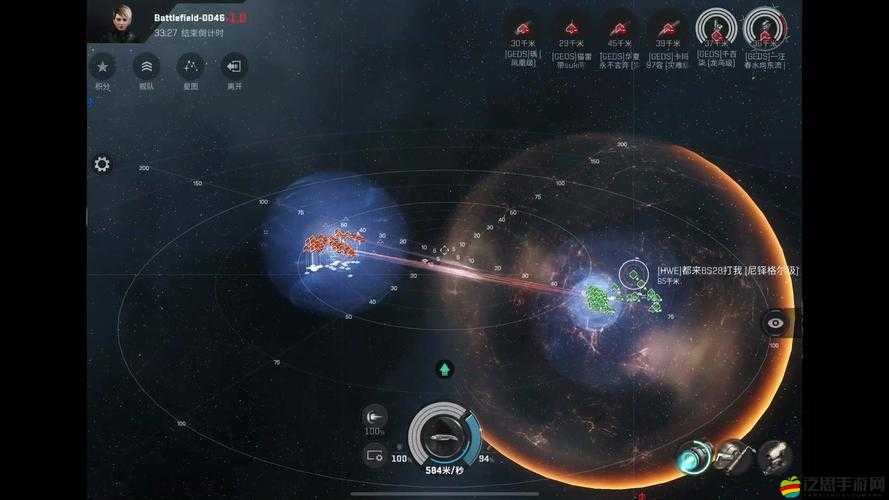Select the enemy target at 45 km
This screenshot has width=889, height=500.
tap(618, 26)
